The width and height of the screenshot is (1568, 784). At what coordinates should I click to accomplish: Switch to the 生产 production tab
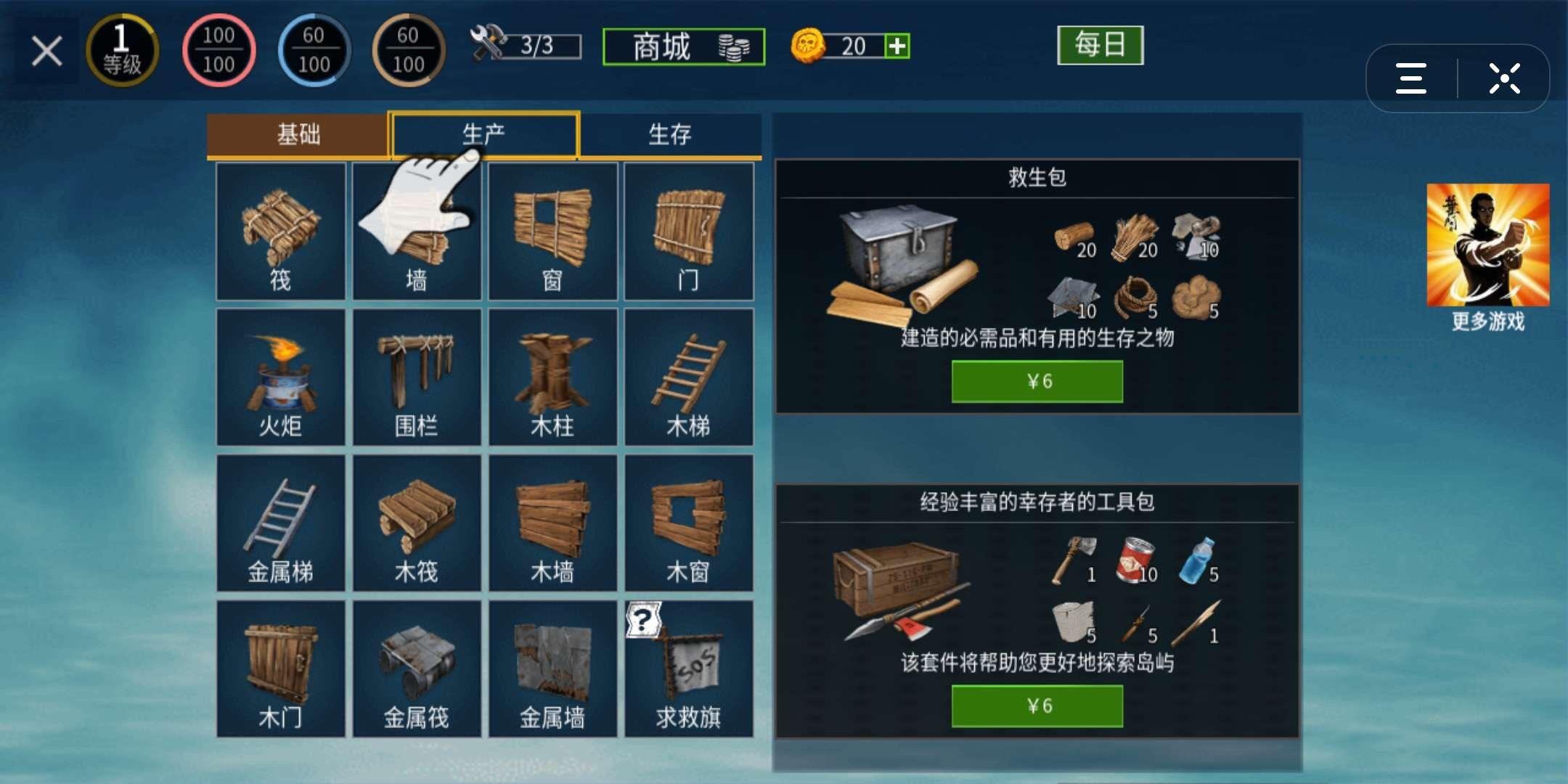coord(485,134)
